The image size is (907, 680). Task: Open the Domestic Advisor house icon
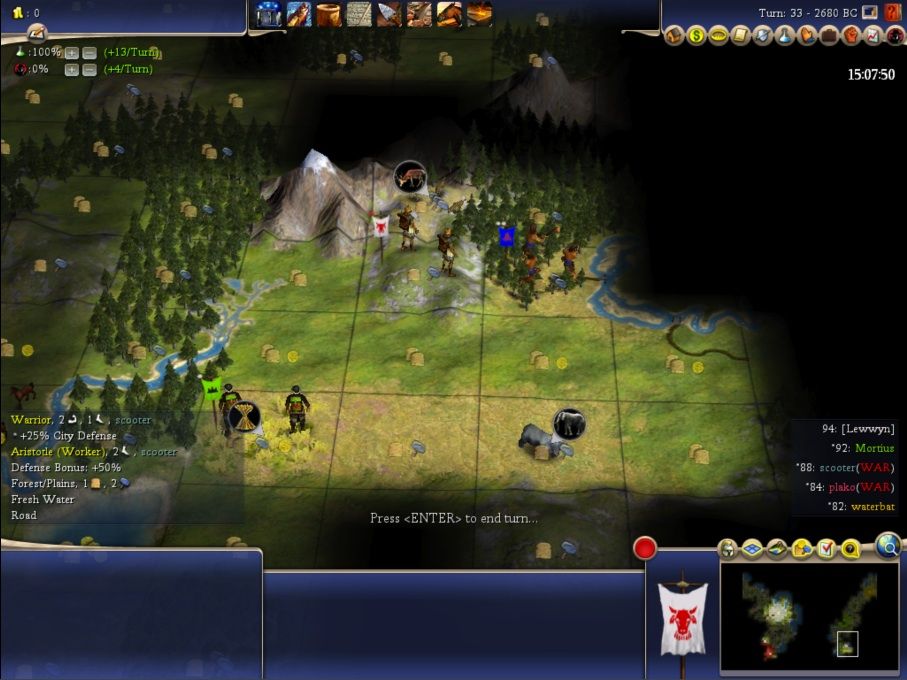click(x=675, y=36)
